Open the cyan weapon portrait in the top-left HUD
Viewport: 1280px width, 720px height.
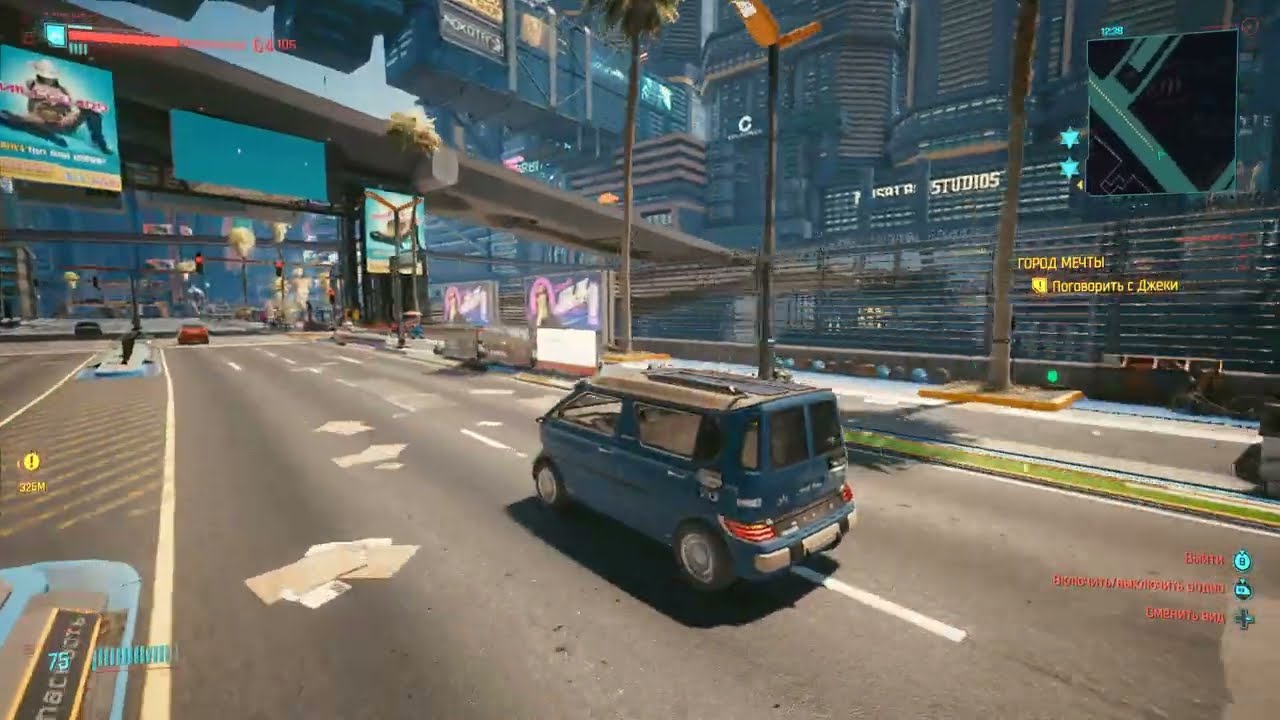[56, 36]
